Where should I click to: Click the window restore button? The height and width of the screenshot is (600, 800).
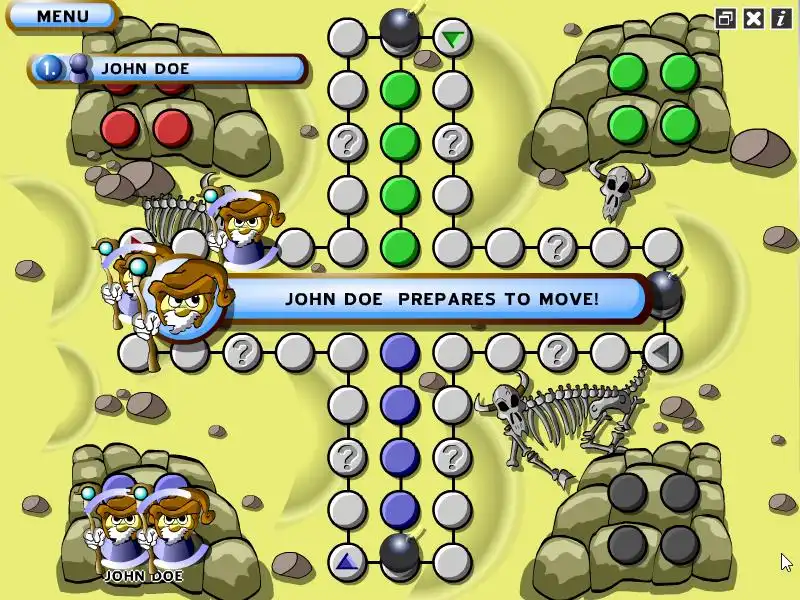pyautogui.click(x=726, y=18)
